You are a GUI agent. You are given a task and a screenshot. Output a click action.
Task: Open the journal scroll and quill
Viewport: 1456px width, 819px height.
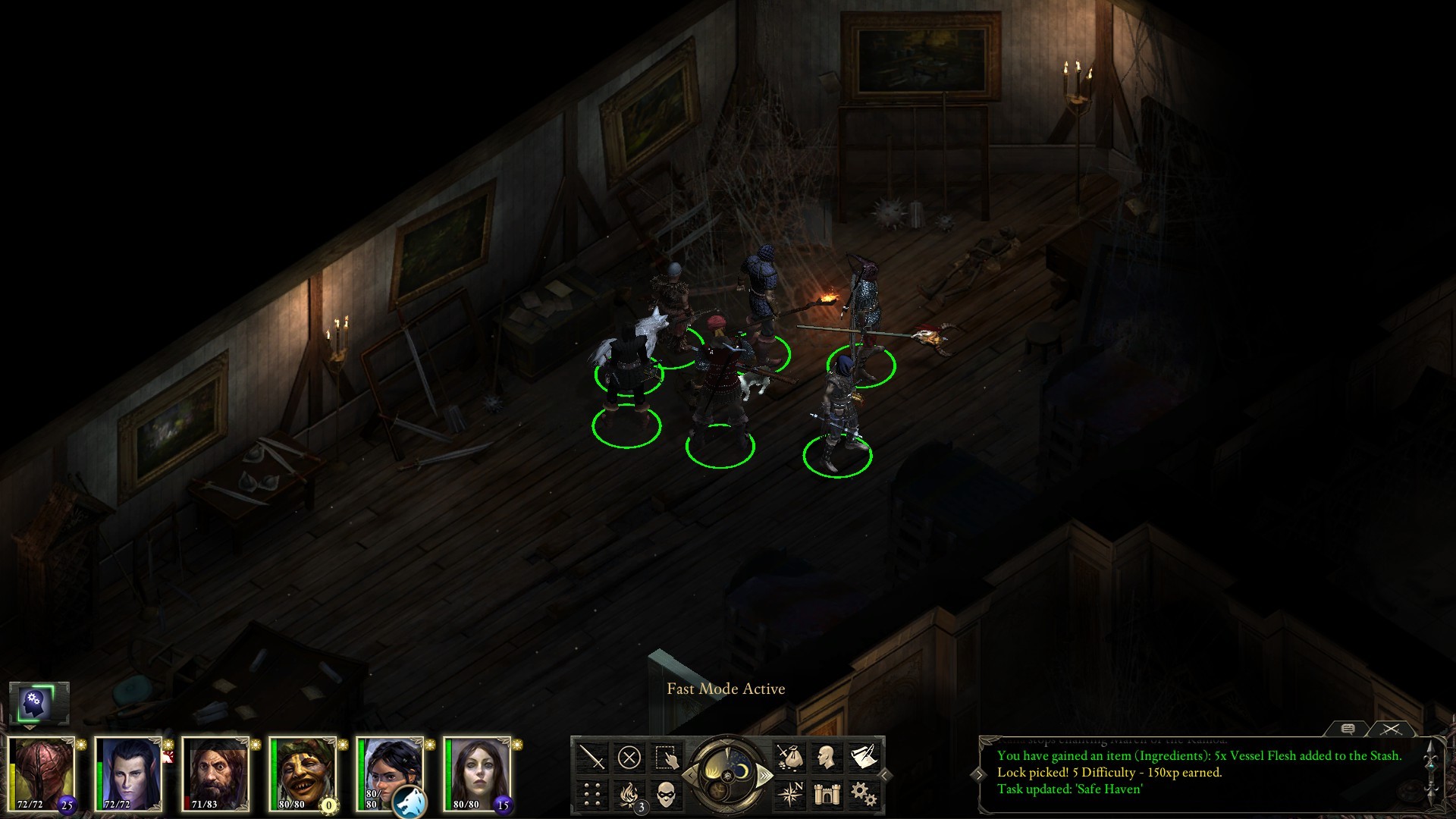864,756
